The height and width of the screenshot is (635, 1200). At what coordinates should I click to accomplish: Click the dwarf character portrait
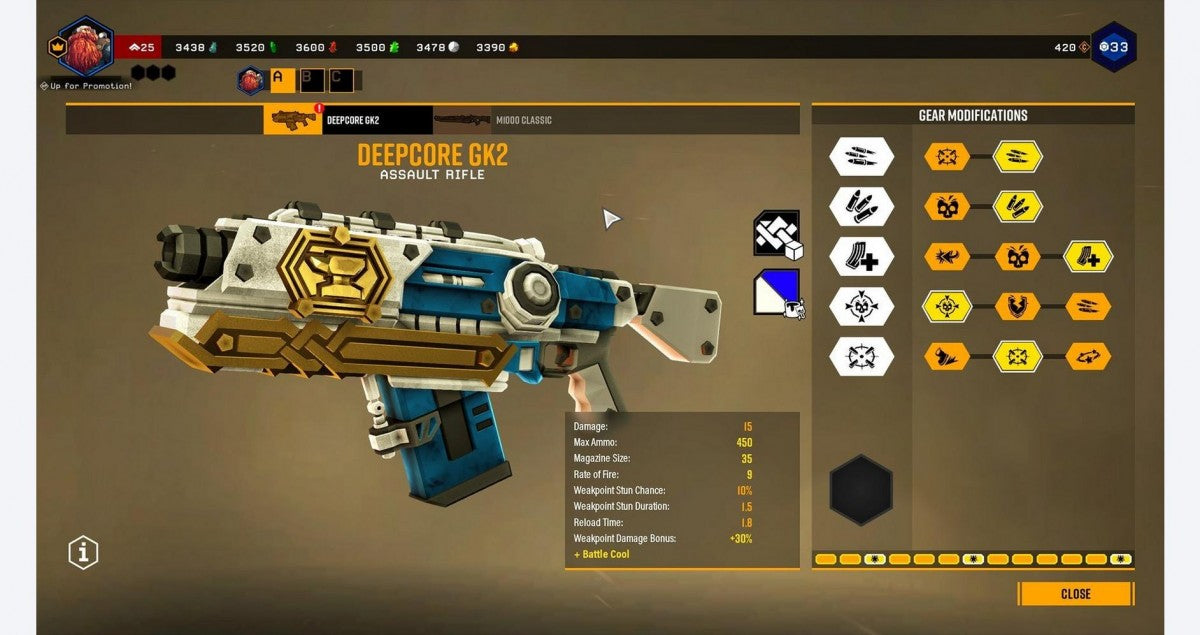tap(86, 46)
